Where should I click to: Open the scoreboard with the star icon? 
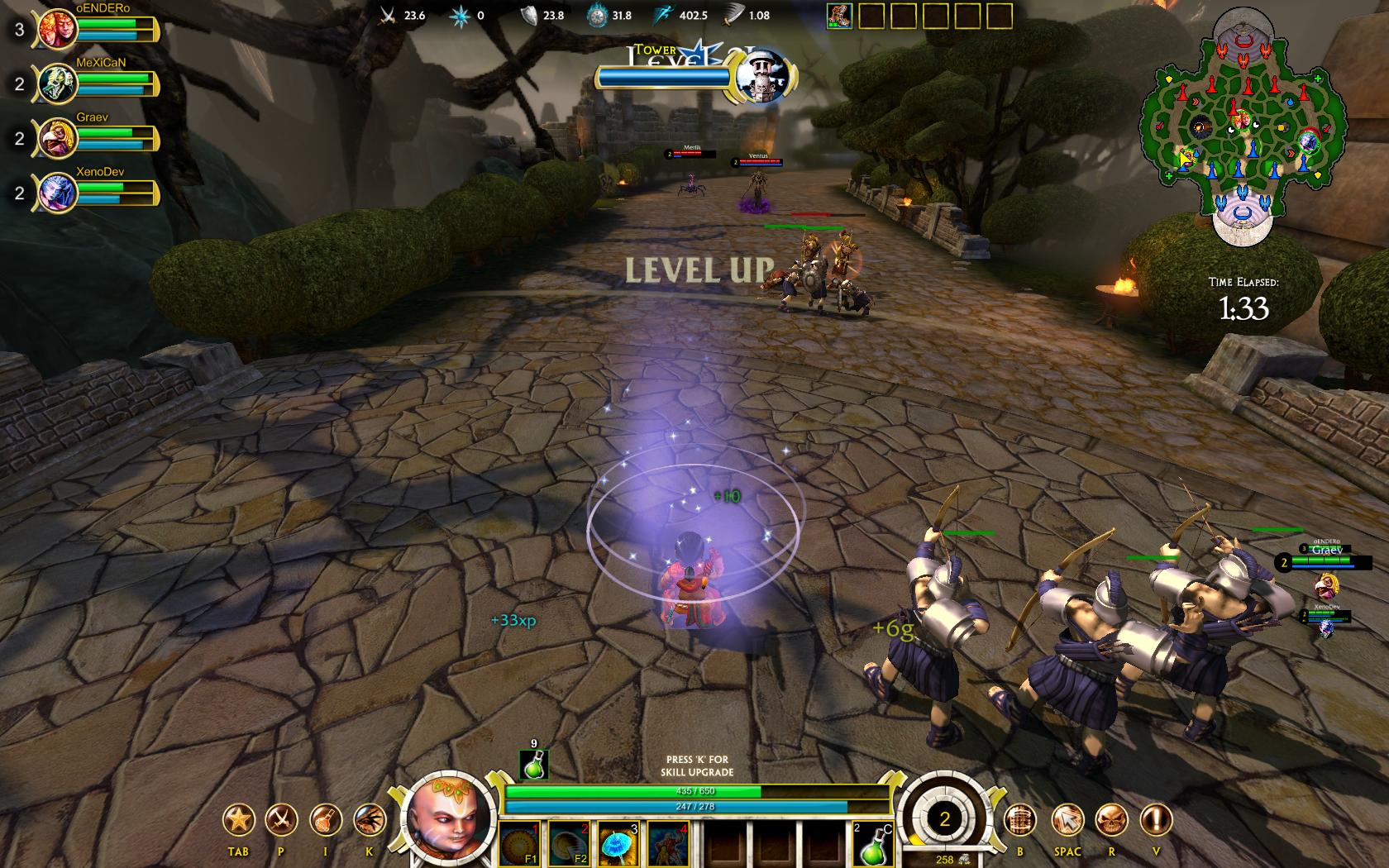[238, 820]
